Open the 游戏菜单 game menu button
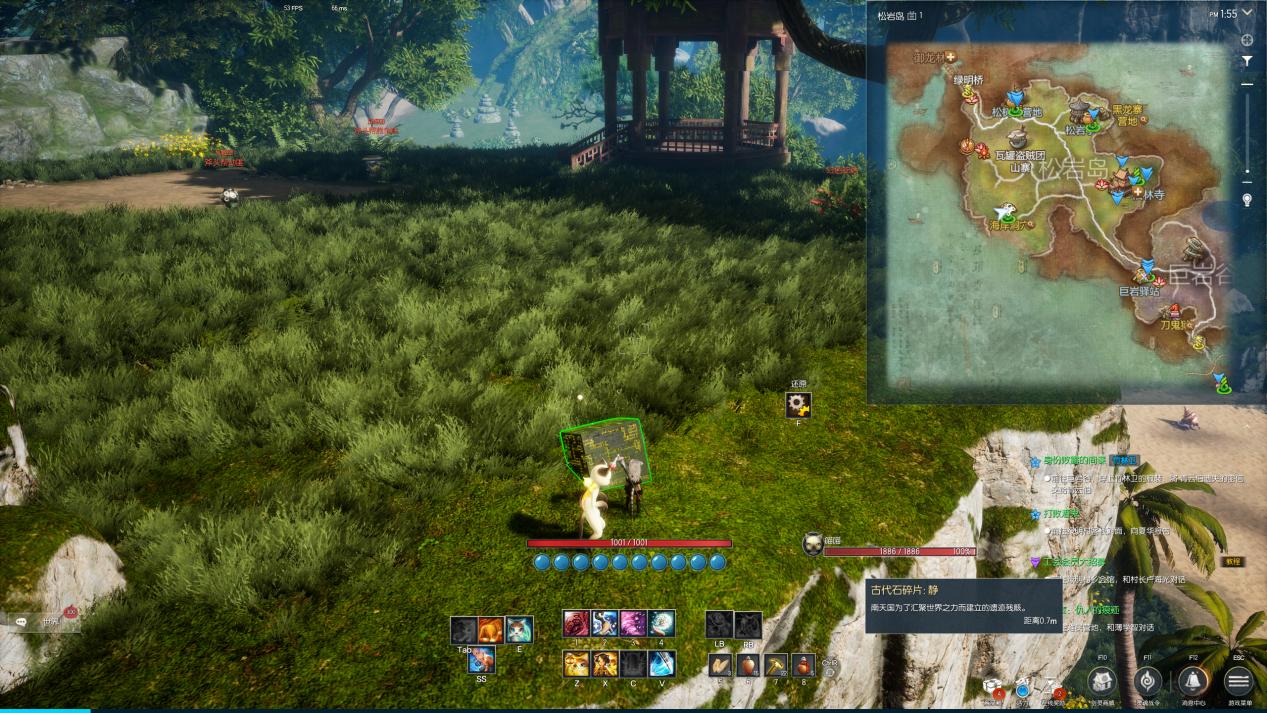The image size is (1267, 713). click(1238, 681)
